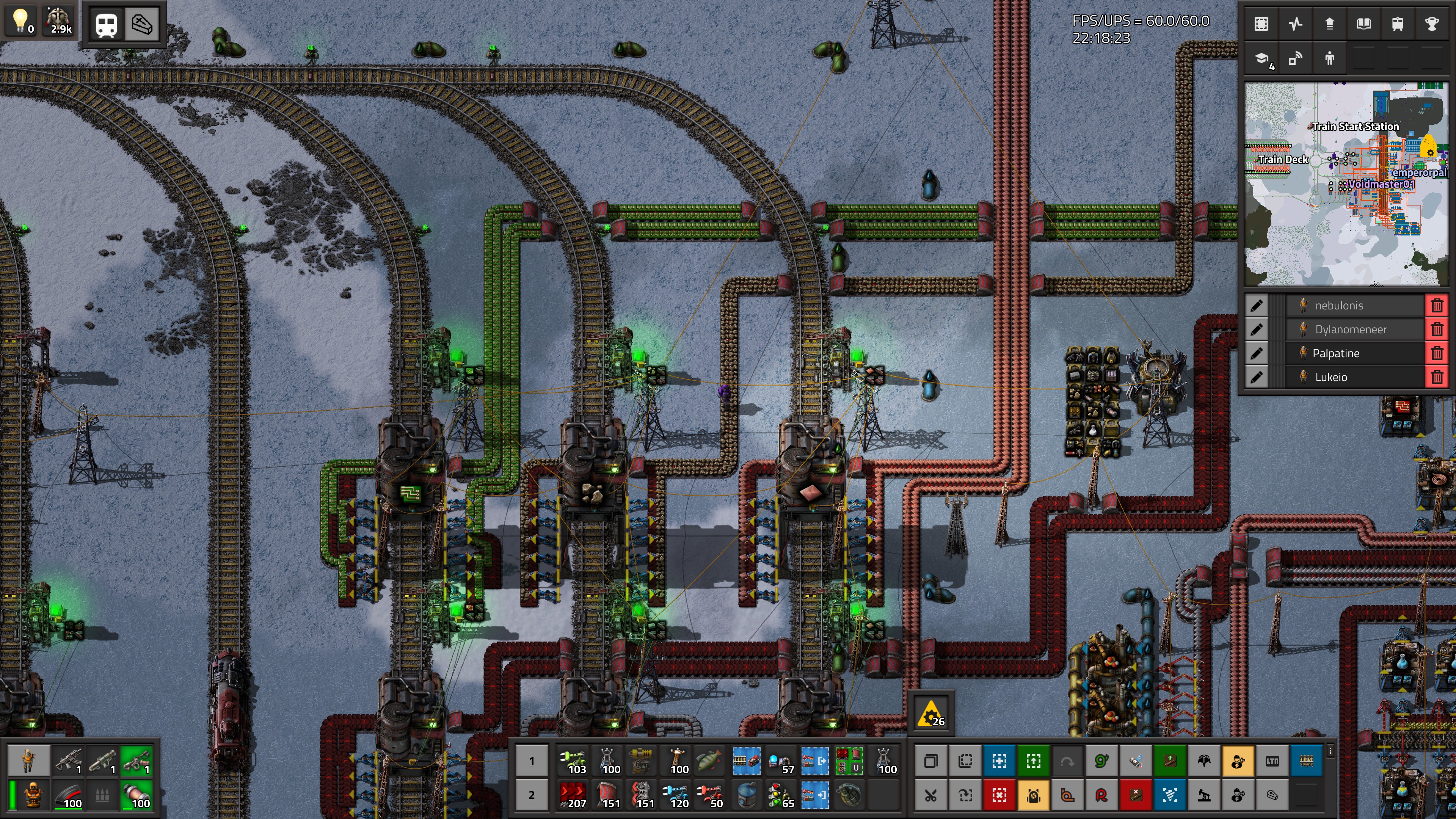Click the minimap
The width and height of the screenshot is (1456, 819).
pyautogui.click(x=1345, y=184)
